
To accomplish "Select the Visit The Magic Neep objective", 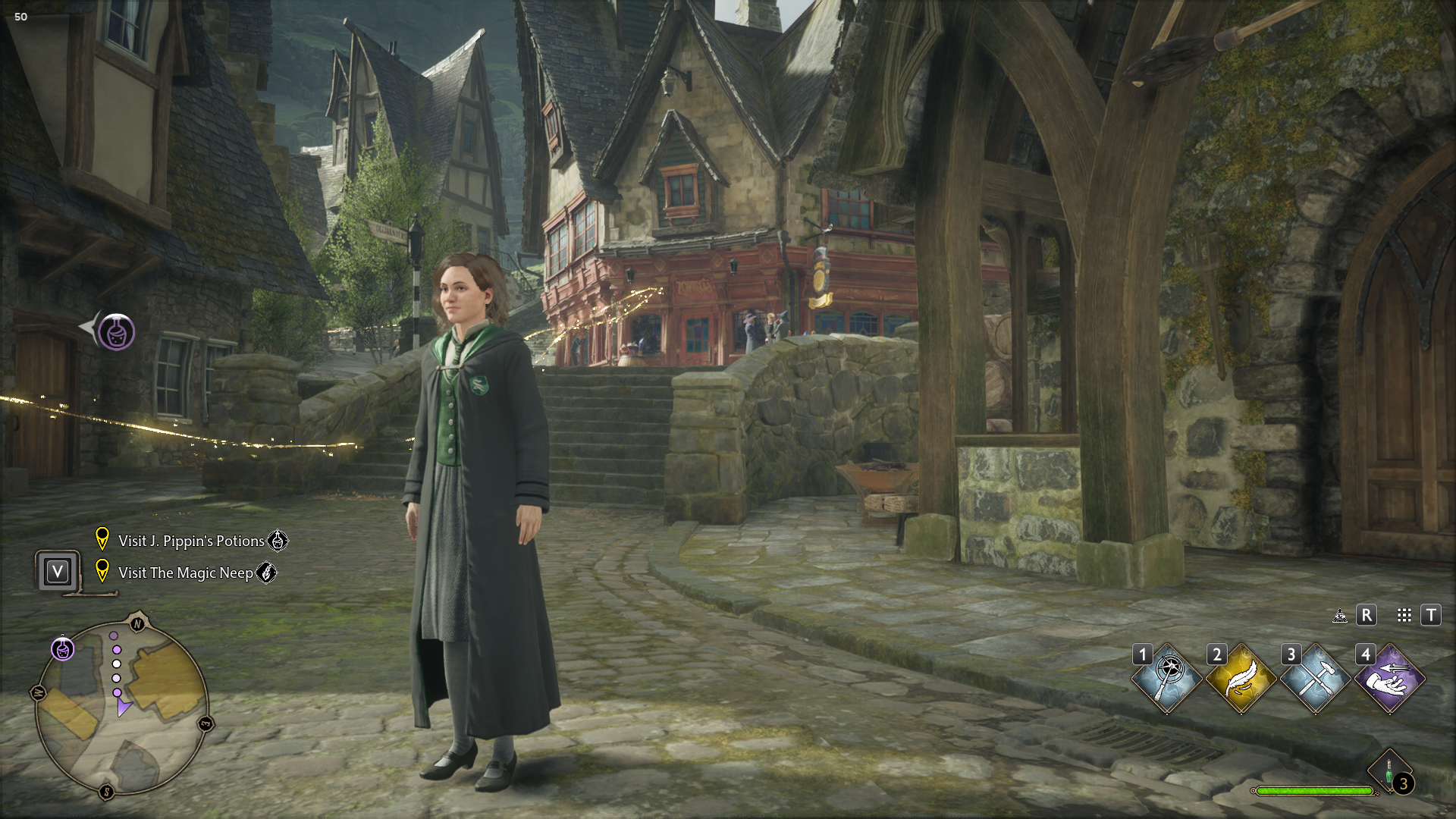I will 186,573.
